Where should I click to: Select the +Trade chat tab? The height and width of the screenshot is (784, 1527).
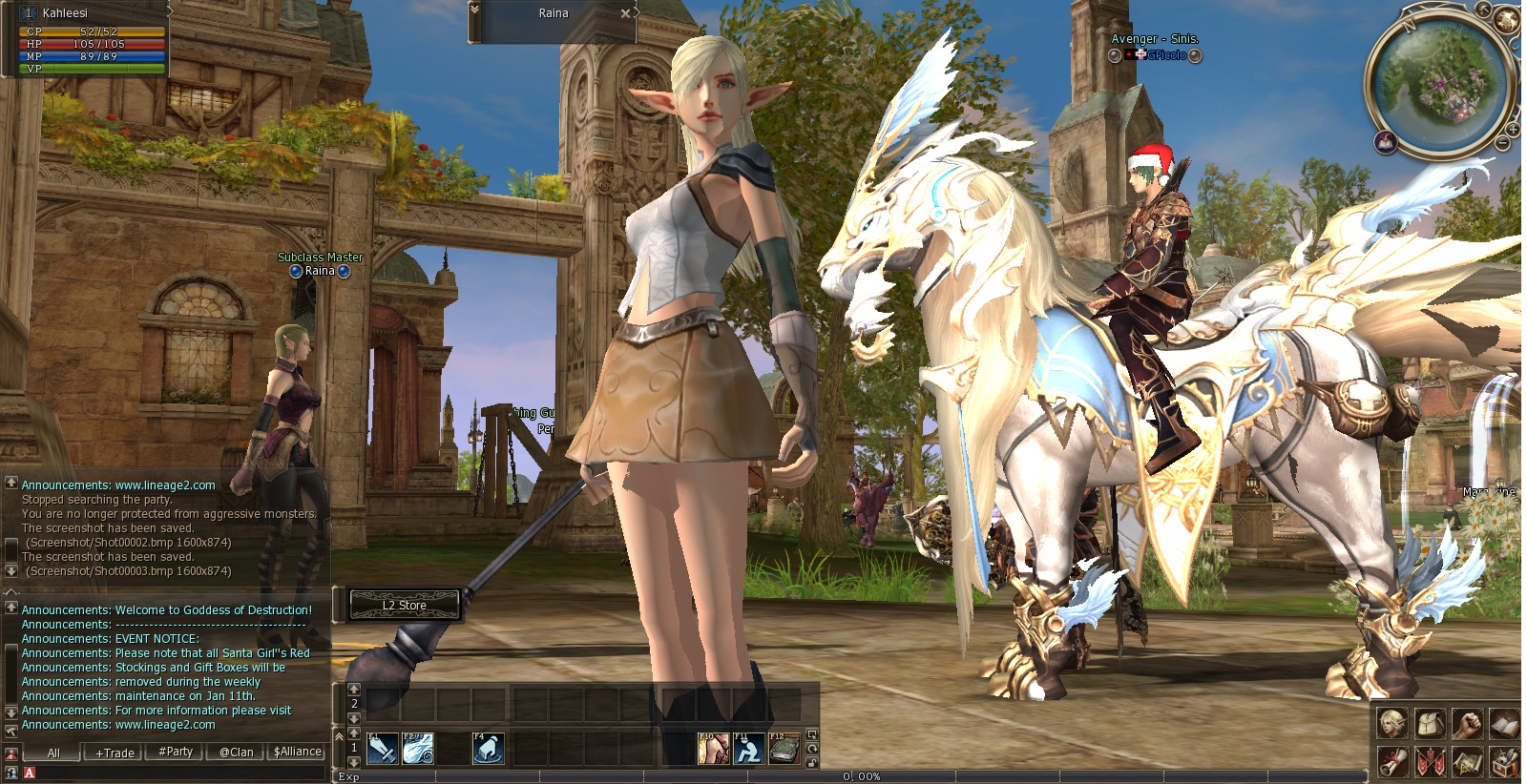coord(115,753)
